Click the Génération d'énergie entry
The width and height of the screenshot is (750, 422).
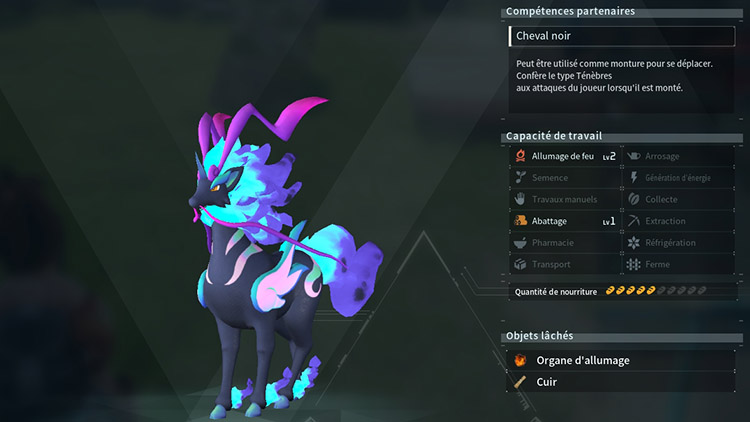pos(678,178)
